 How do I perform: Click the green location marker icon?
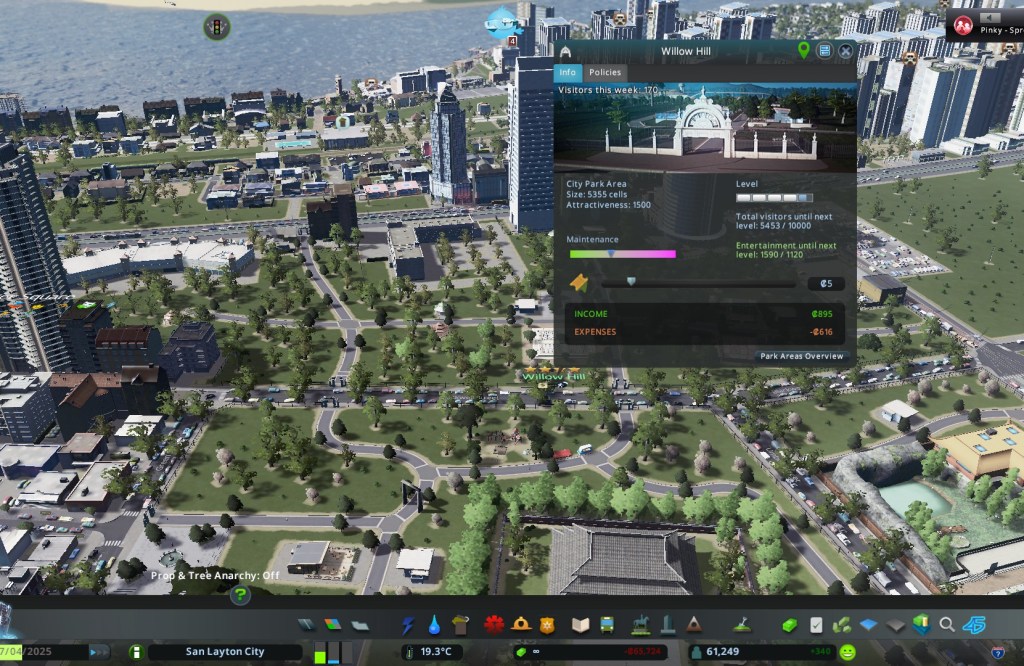[804, 50]
